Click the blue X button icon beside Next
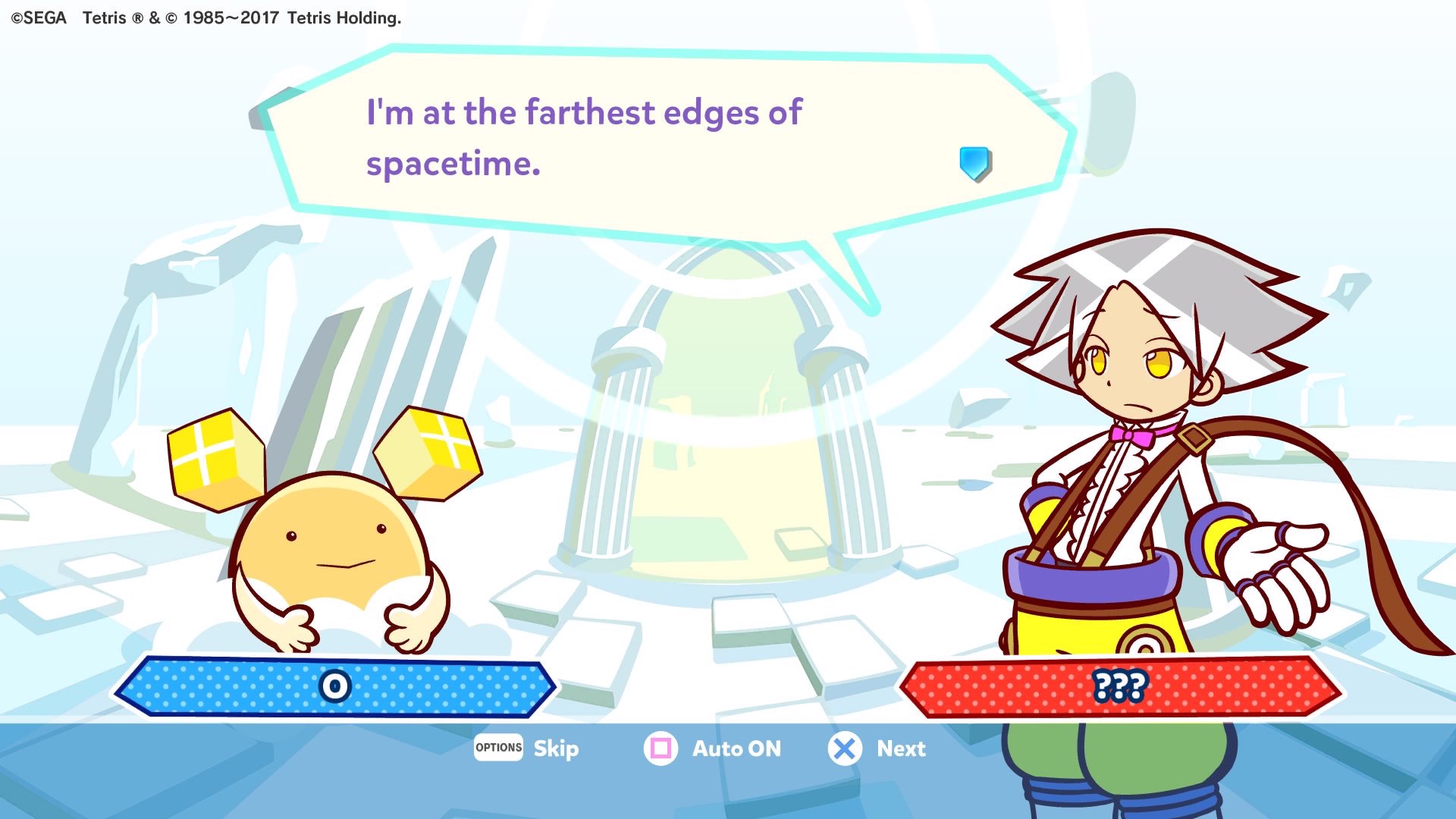The width and height of the screenshot is (1456, 819). (x=844, y=748)
